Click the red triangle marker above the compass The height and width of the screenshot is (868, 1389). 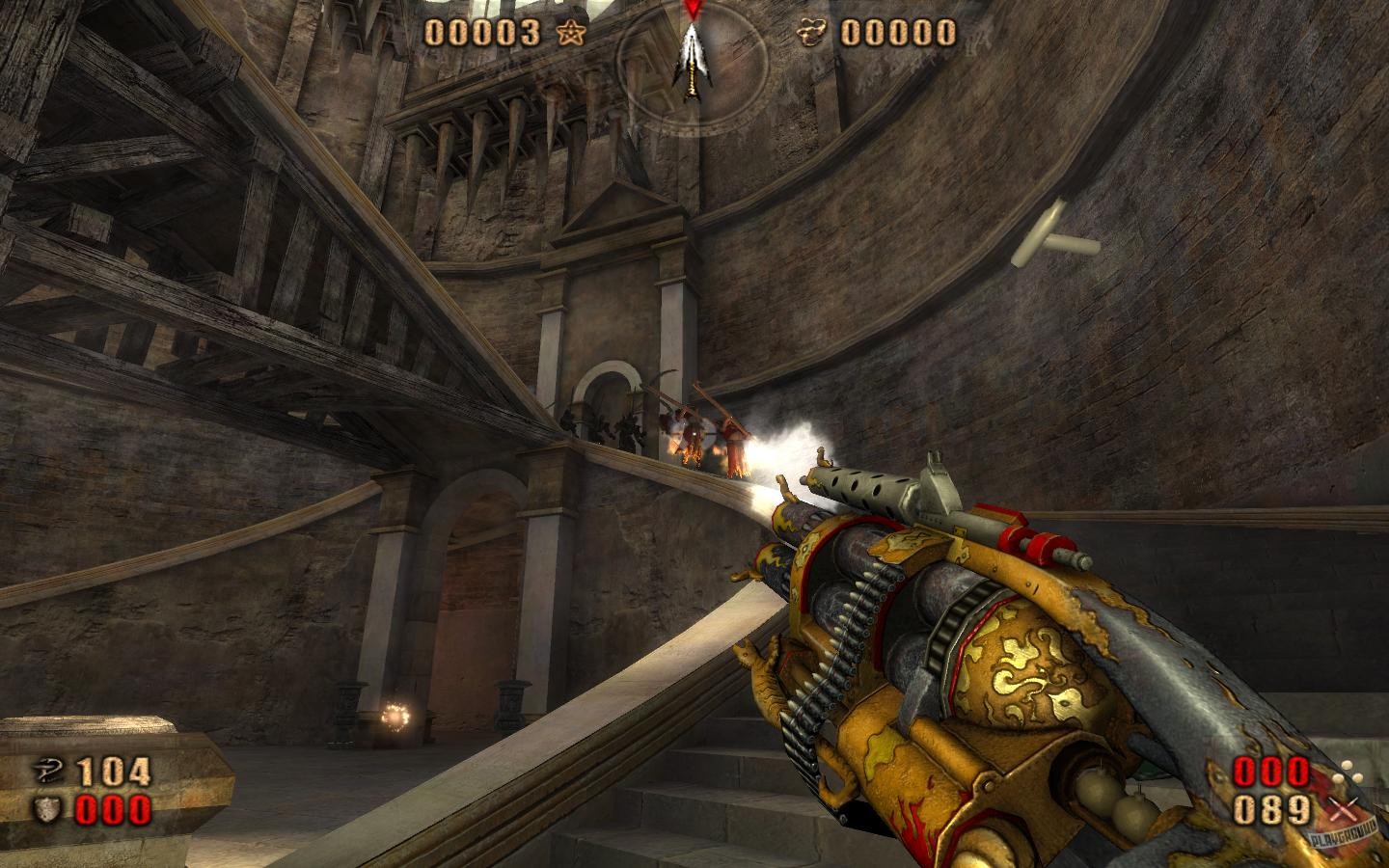(691, 10)
